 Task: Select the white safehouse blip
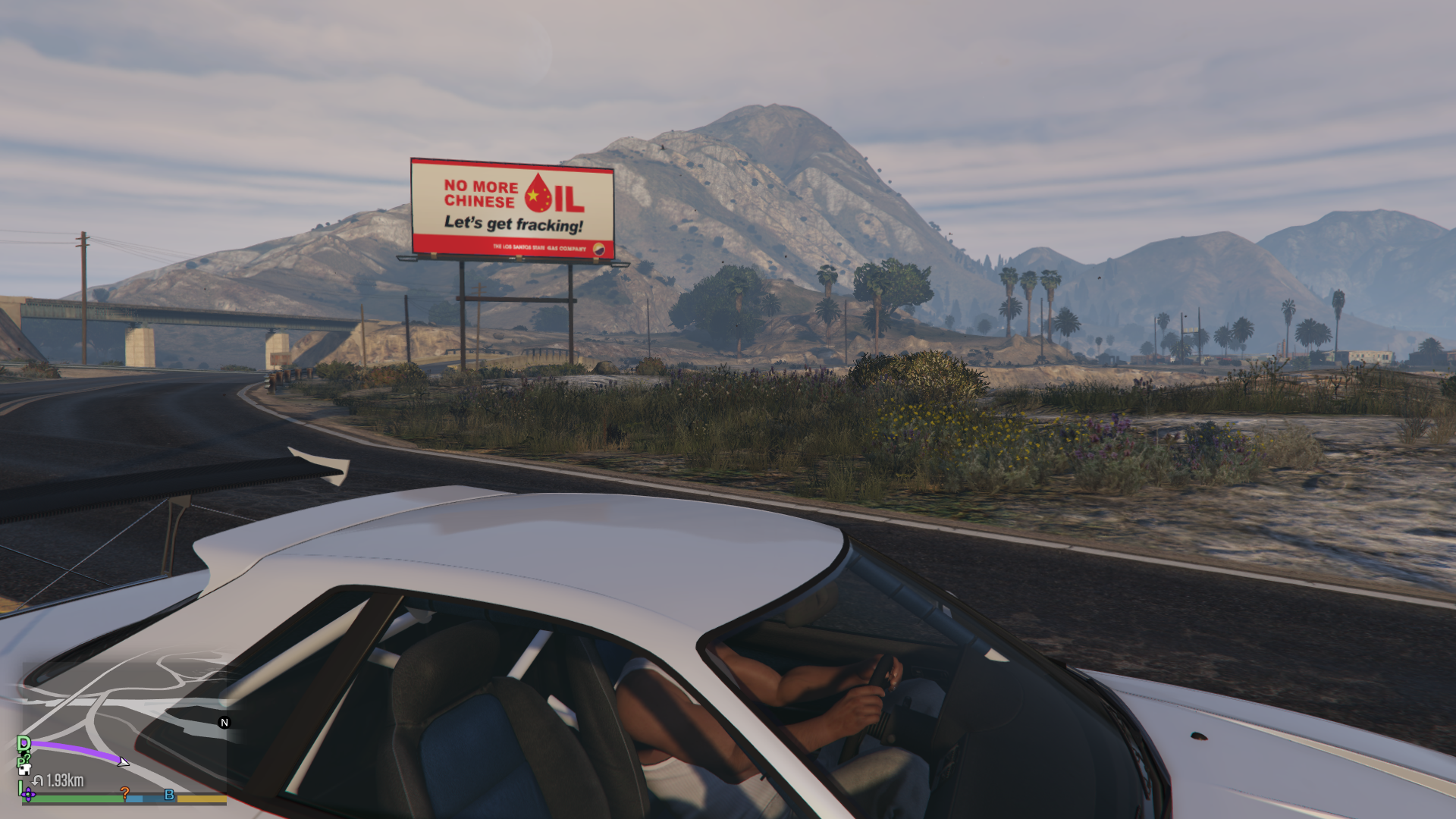click(25, 769)
